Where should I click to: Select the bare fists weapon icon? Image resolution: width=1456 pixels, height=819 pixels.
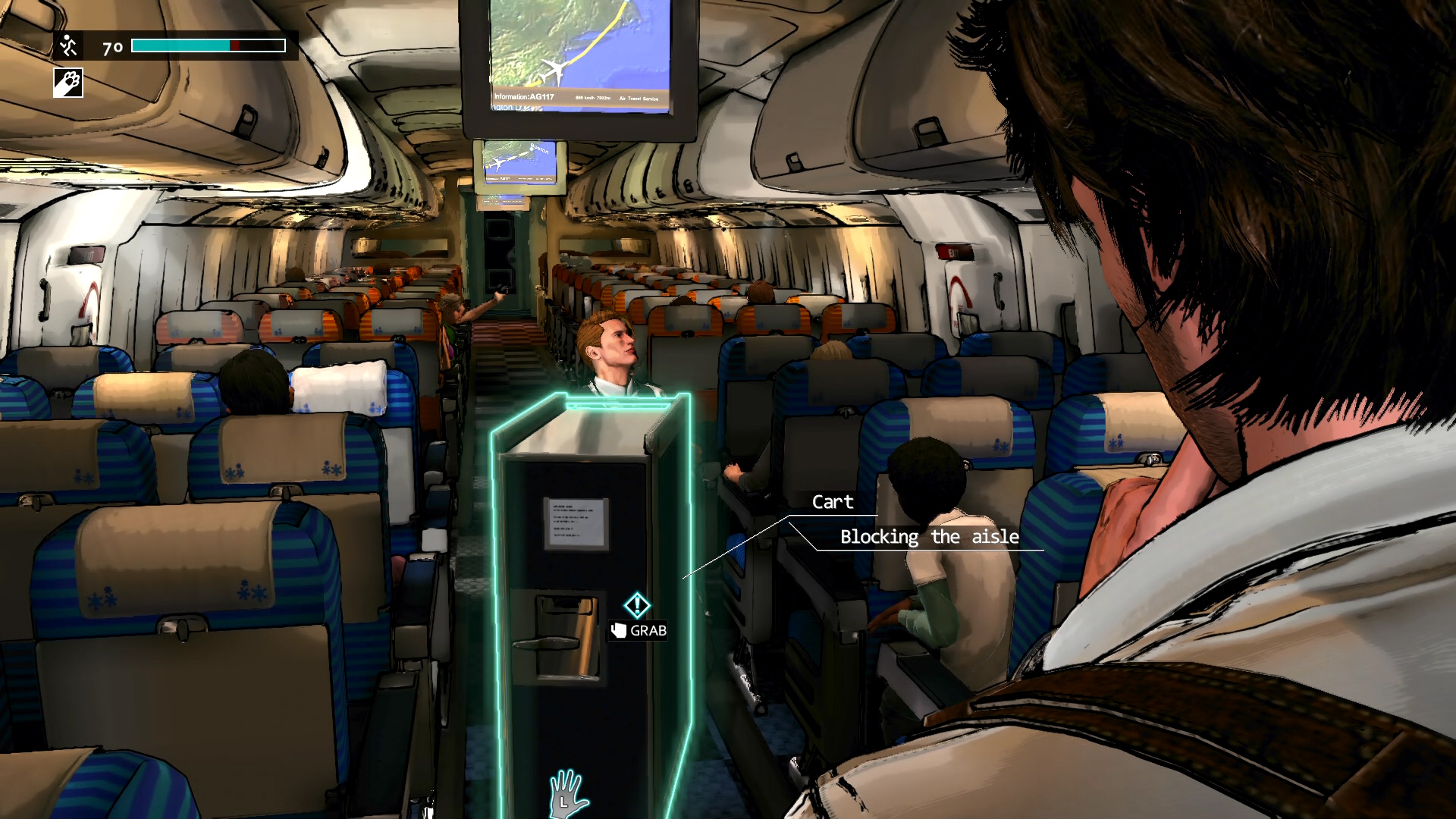tap(67, 83)
